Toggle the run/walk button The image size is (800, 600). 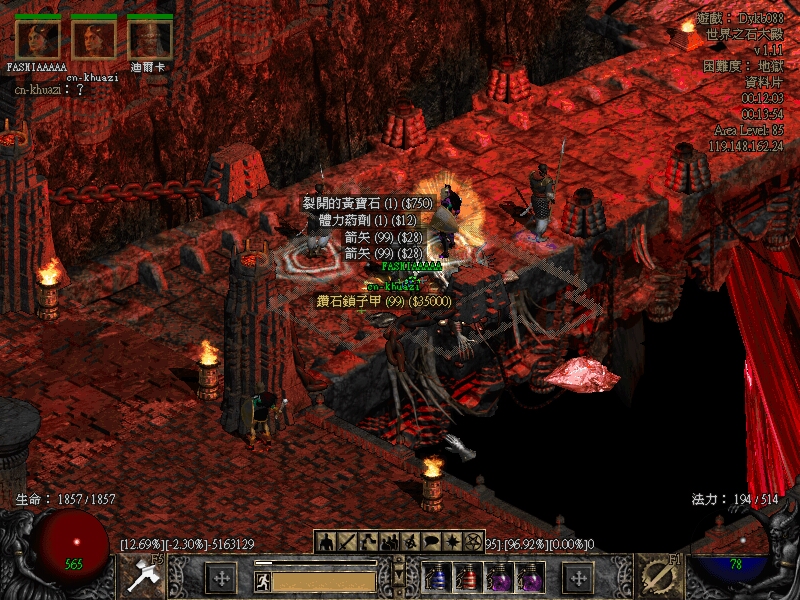262,580
